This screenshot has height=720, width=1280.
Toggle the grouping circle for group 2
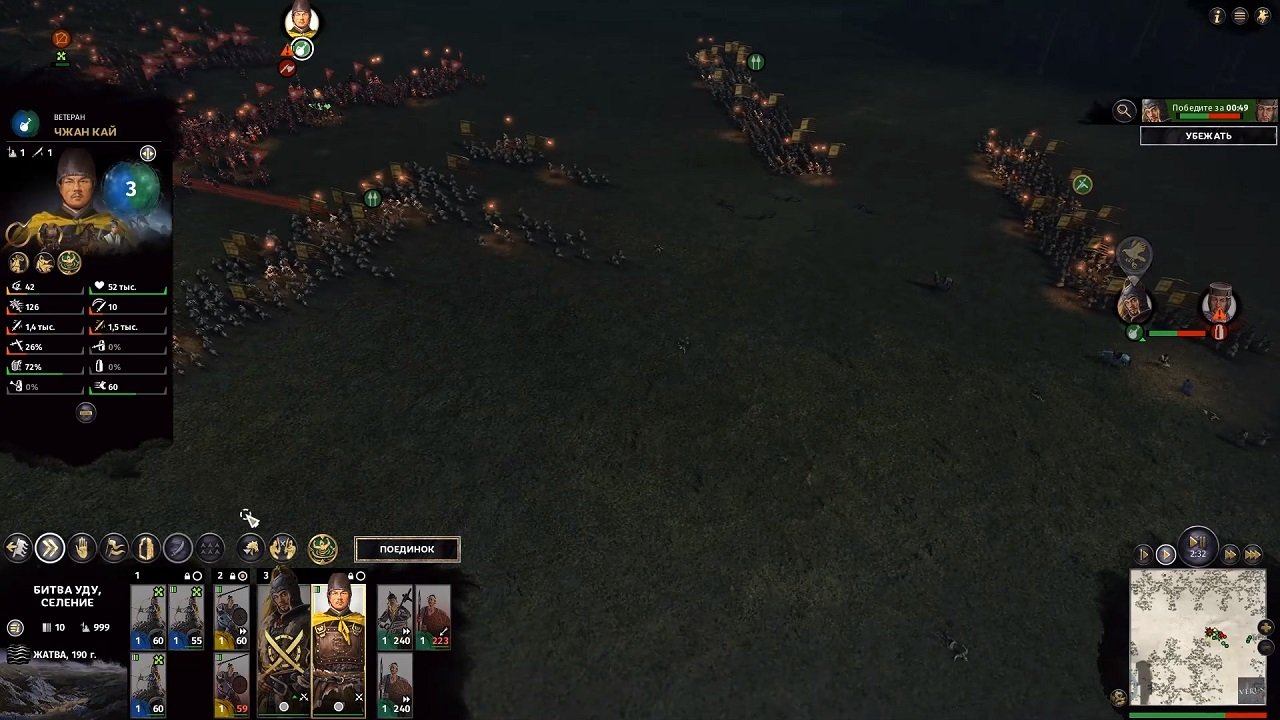[242, 576]
